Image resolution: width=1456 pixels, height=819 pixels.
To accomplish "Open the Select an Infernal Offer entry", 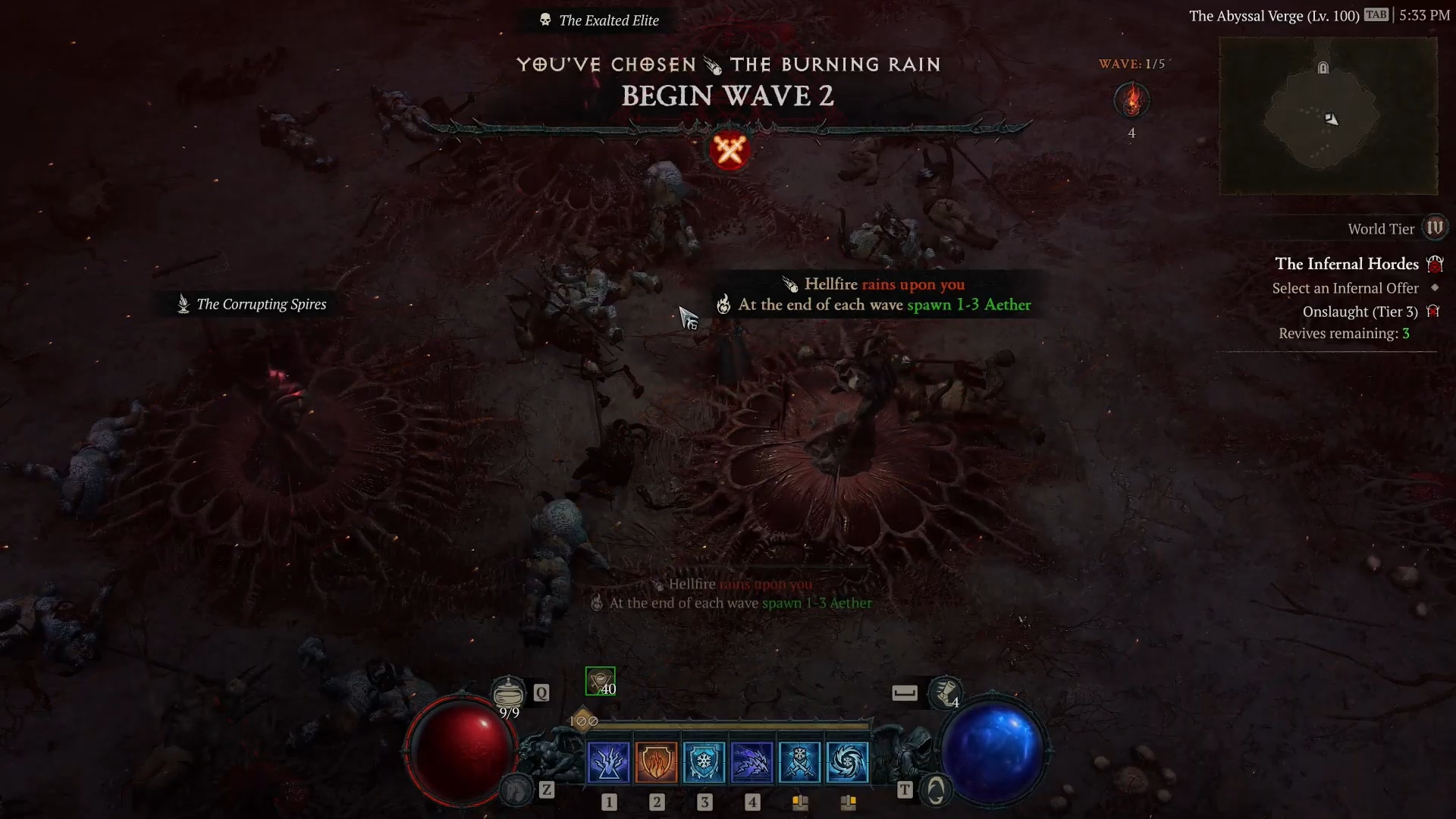I will point(1345,288).
